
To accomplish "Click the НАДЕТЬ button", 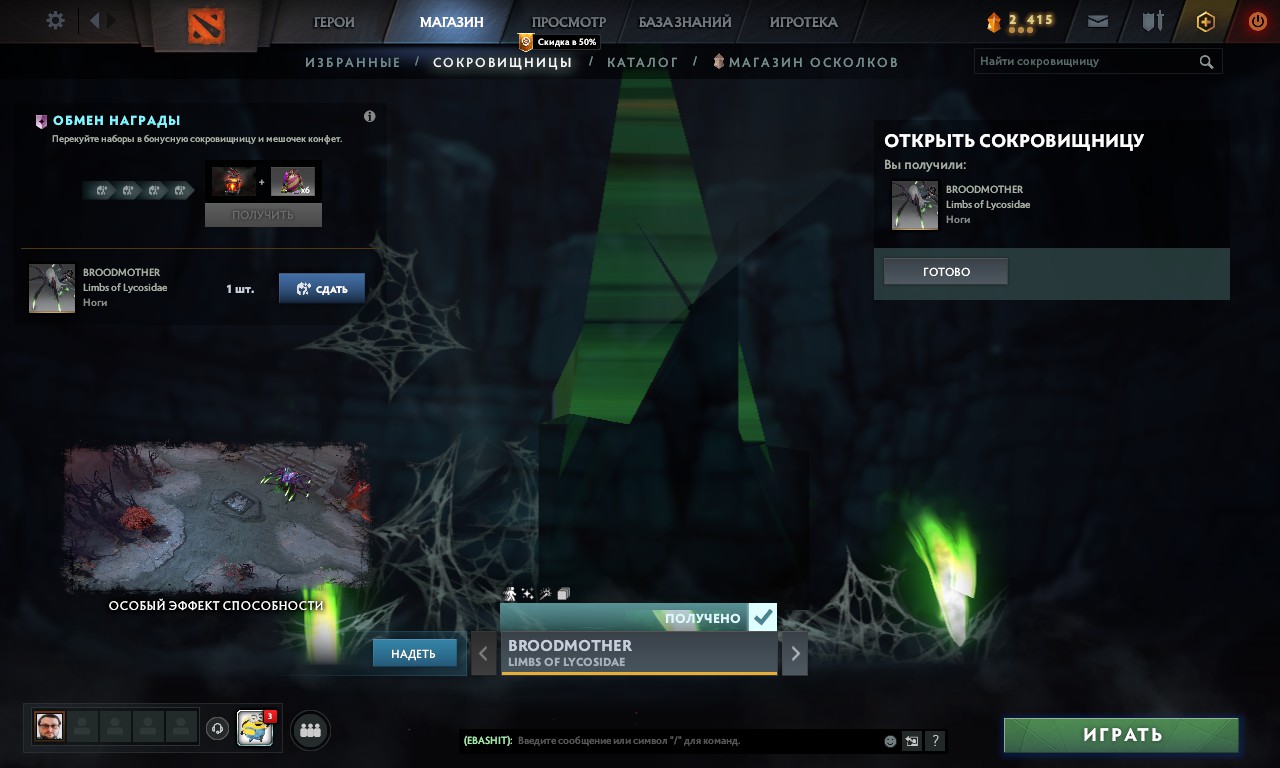I will pos(414,652).
